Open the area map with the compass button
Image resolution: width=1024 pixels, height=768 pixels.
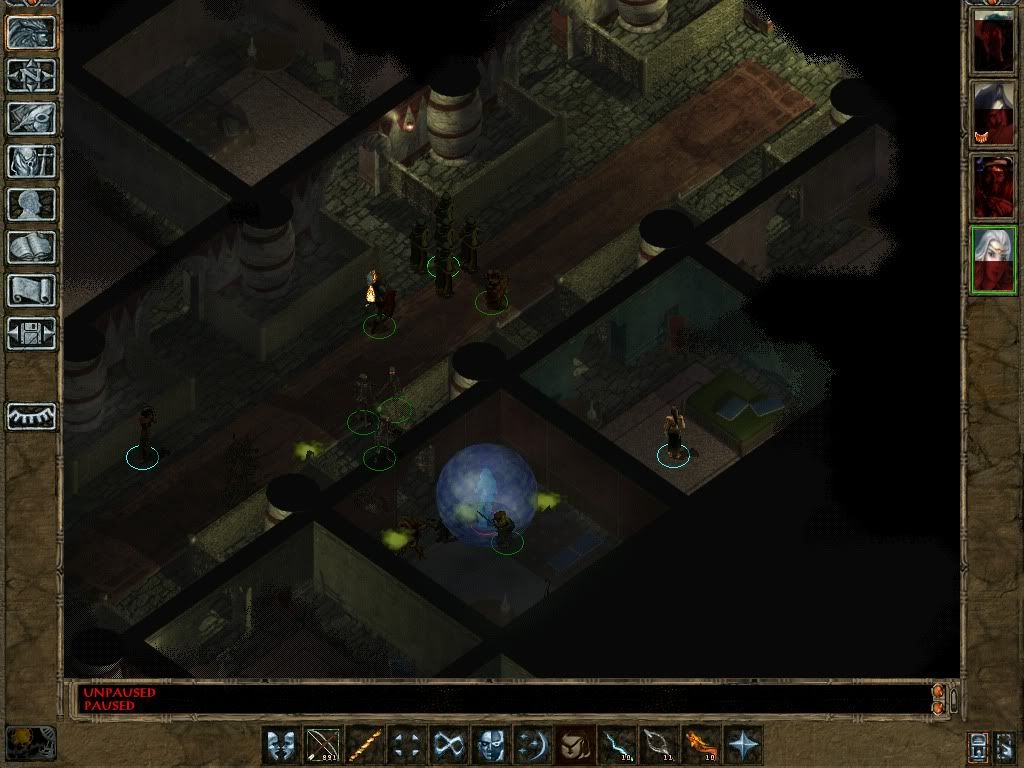[32, 75]
